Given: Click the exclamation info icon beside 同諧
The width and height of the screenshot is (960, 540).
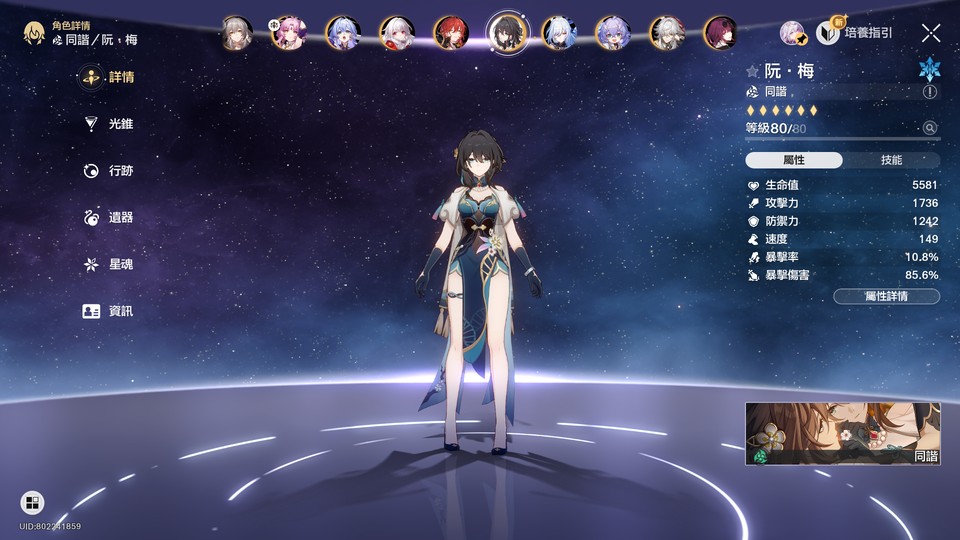Looking at the screenshot, I should coord(930,92).
